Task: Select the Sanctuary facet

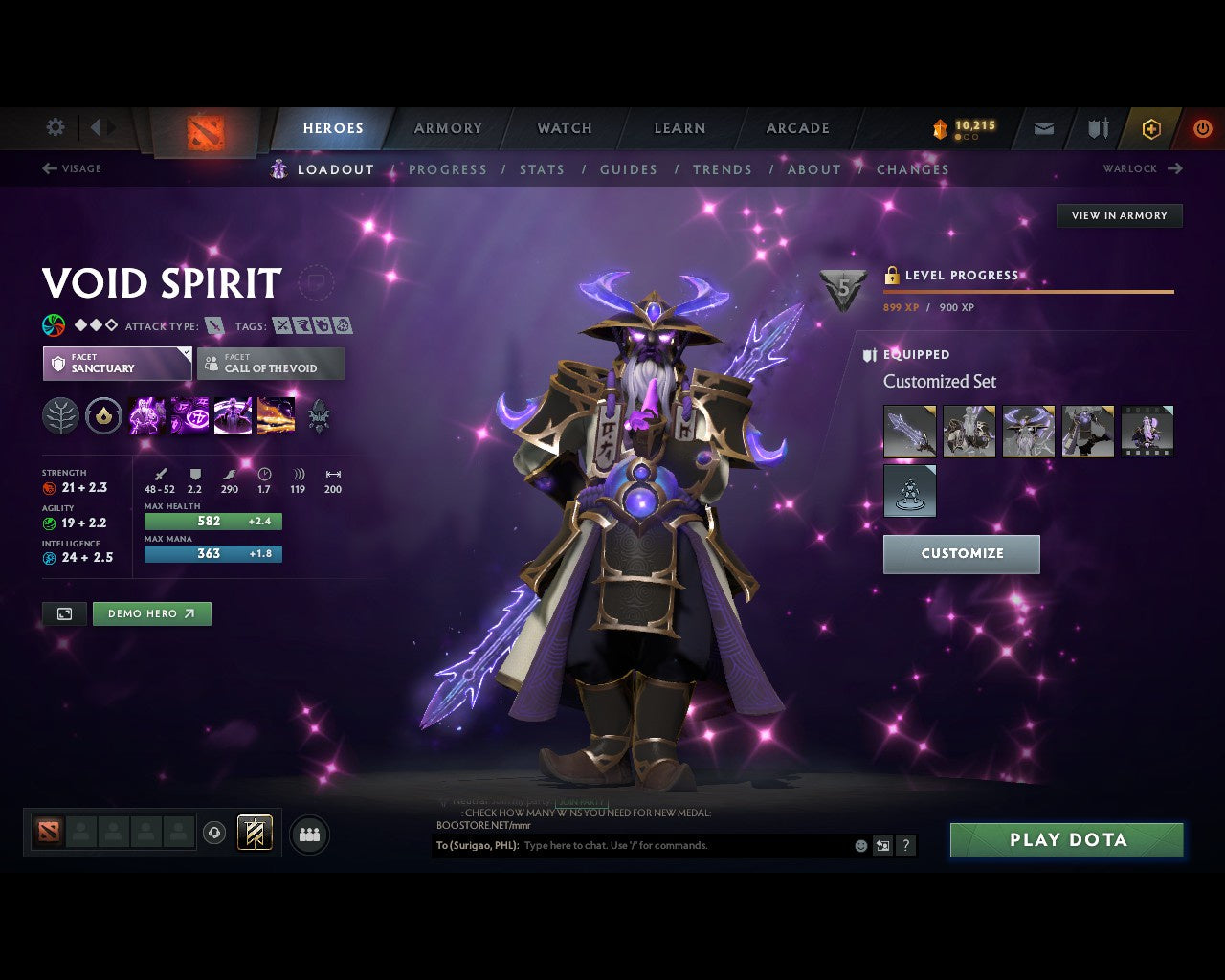Action: 116,364
